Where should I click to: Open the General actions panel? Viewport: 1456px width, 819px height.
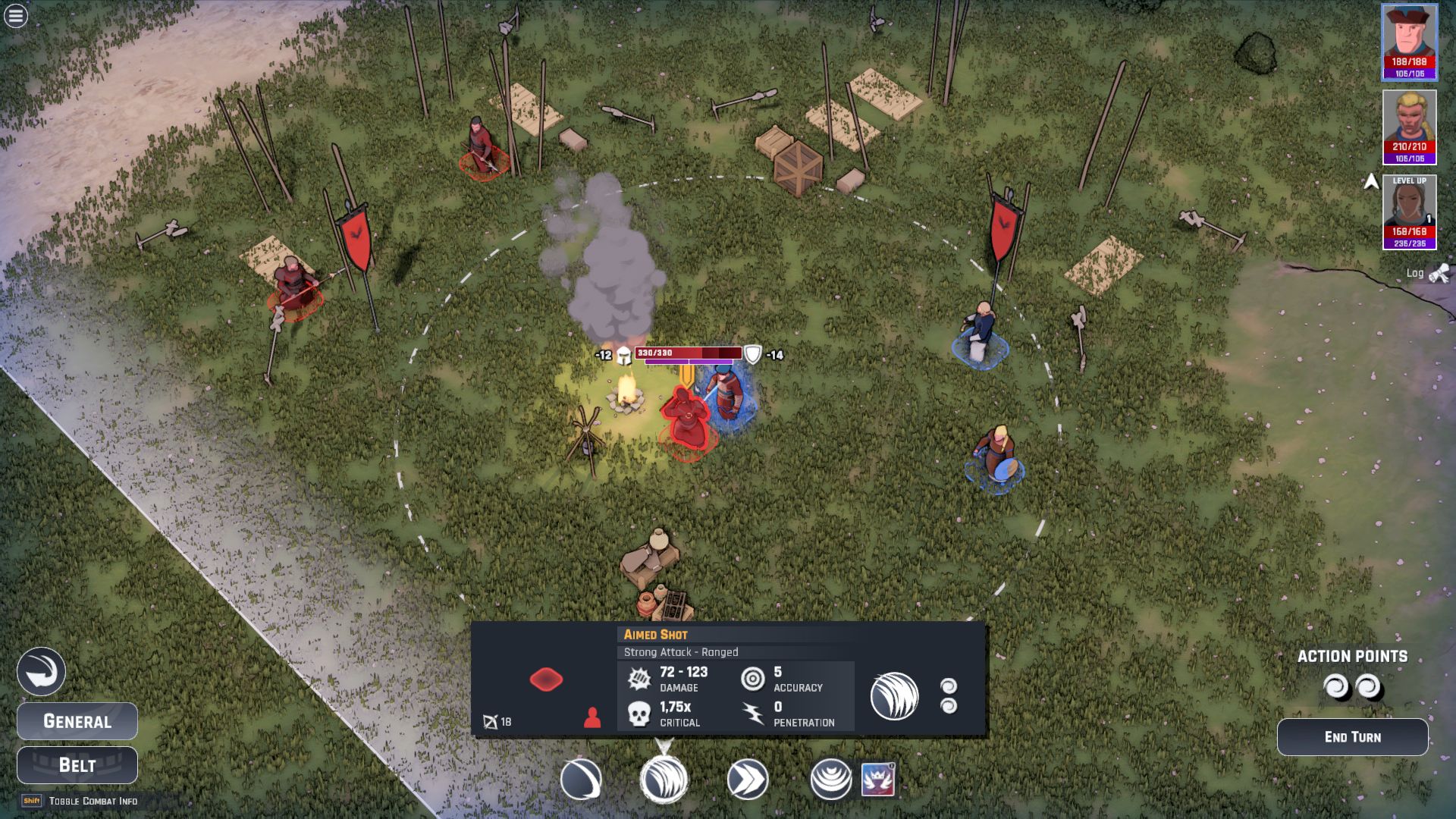(77, 721)
